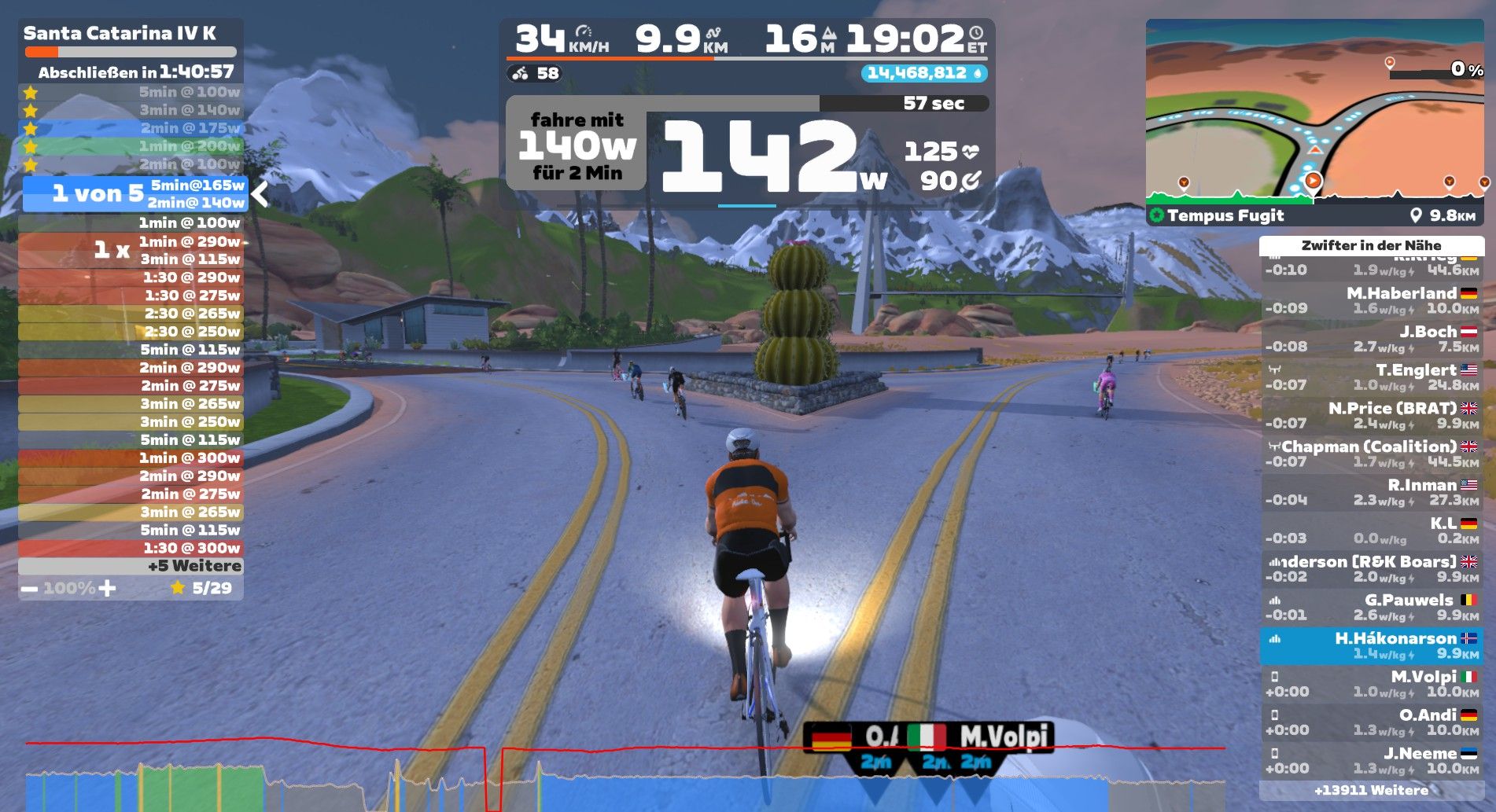The width and height of the screenshot is (1496, 812).
Task: Collapse the workout panel with the arrow
Action: 260,193
